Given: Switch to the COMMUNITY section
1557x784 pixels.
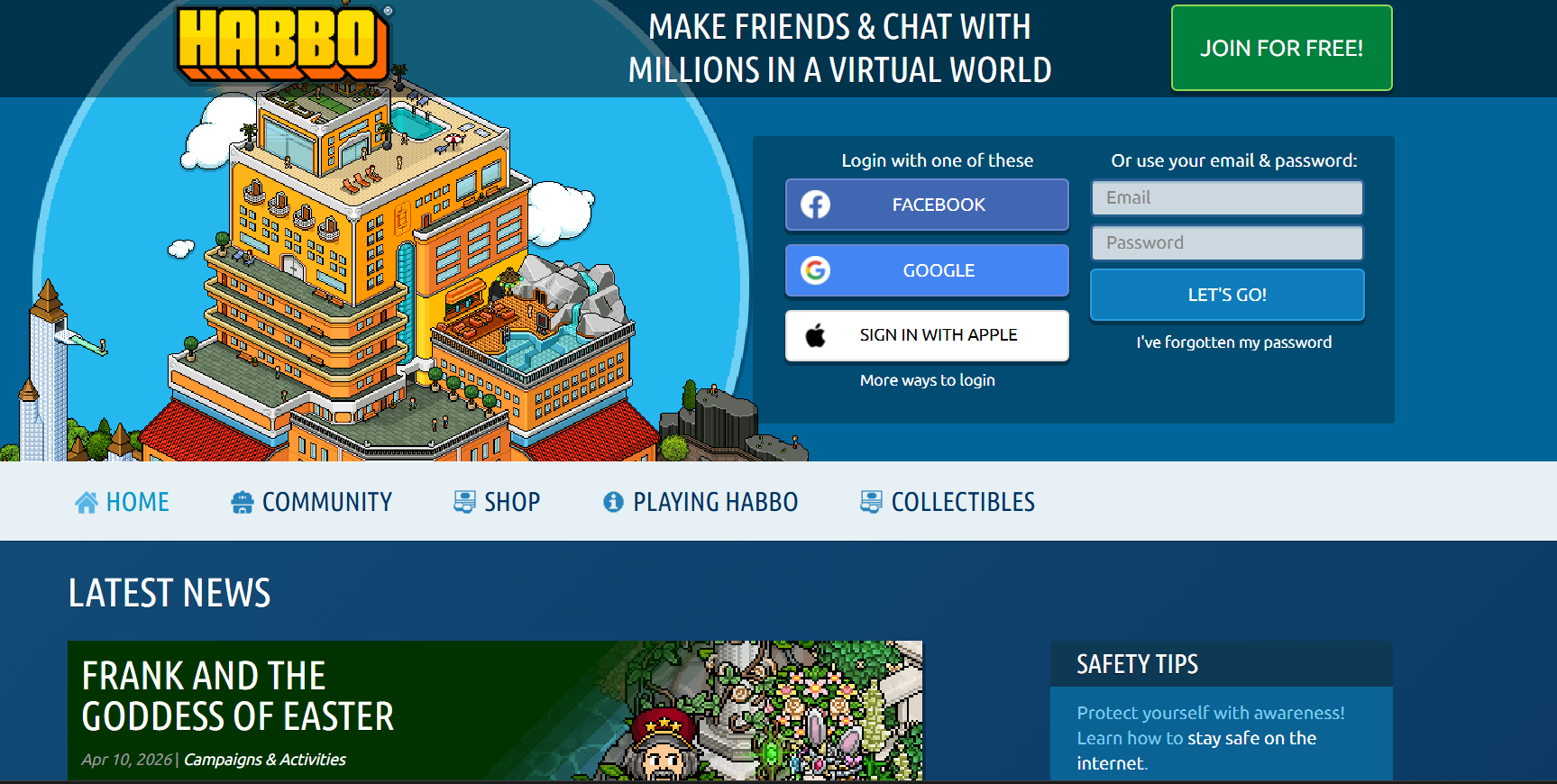Looking at the screenshot, I should [x=326, y=501].
